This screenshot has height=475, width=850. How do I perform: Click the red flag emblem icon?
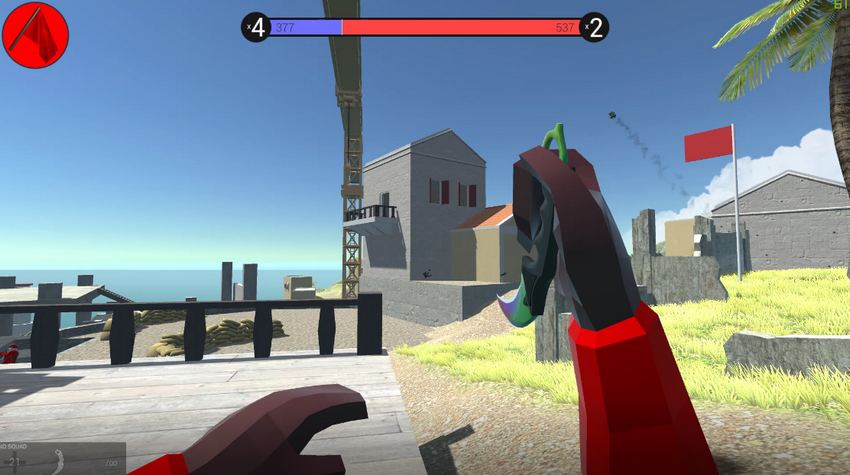36,35
